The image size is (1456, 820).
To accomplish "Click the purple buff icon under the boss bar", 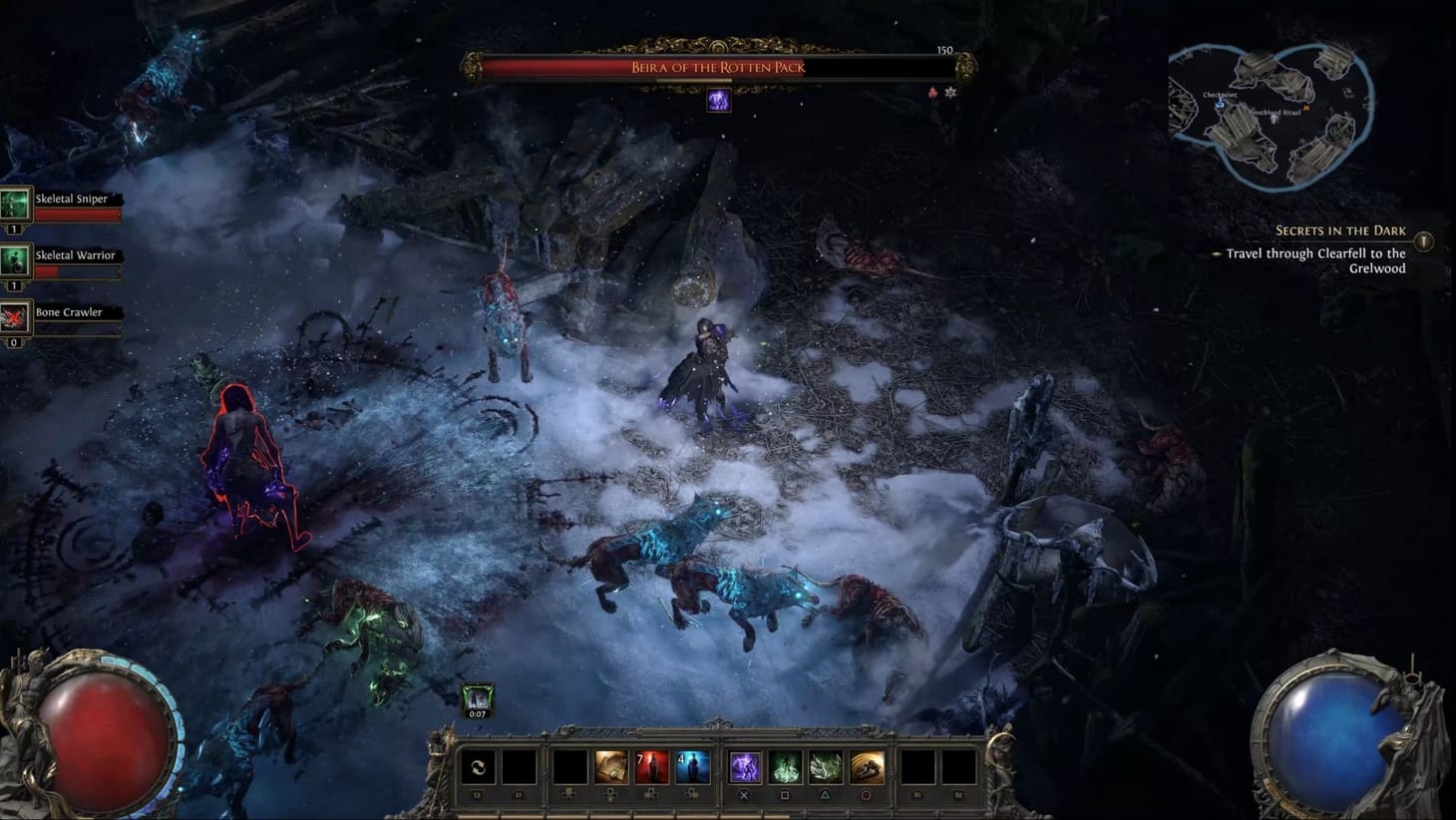I will click(x=718, y=101).
